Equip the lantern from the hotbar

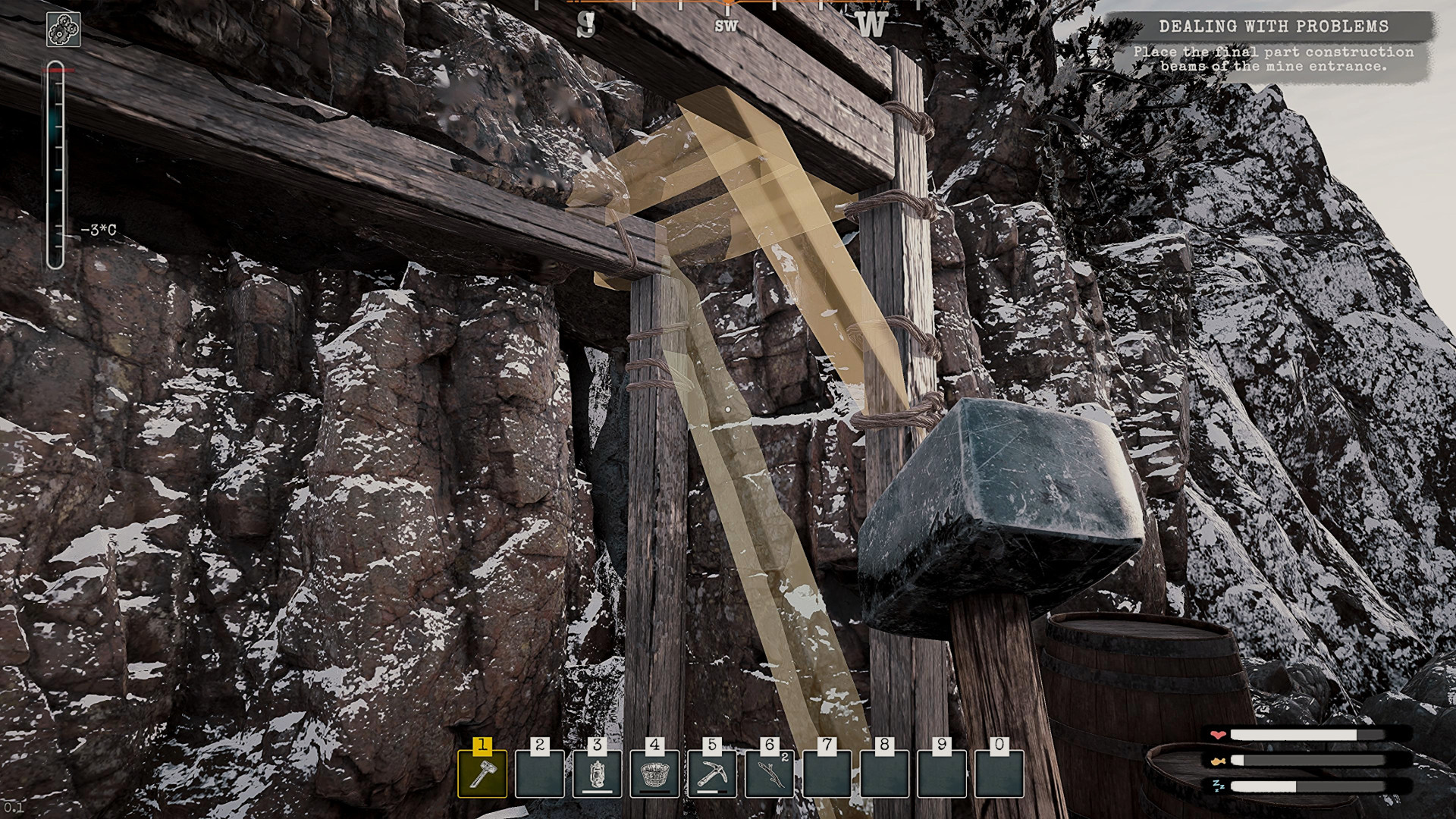click(x=598, y=773)
